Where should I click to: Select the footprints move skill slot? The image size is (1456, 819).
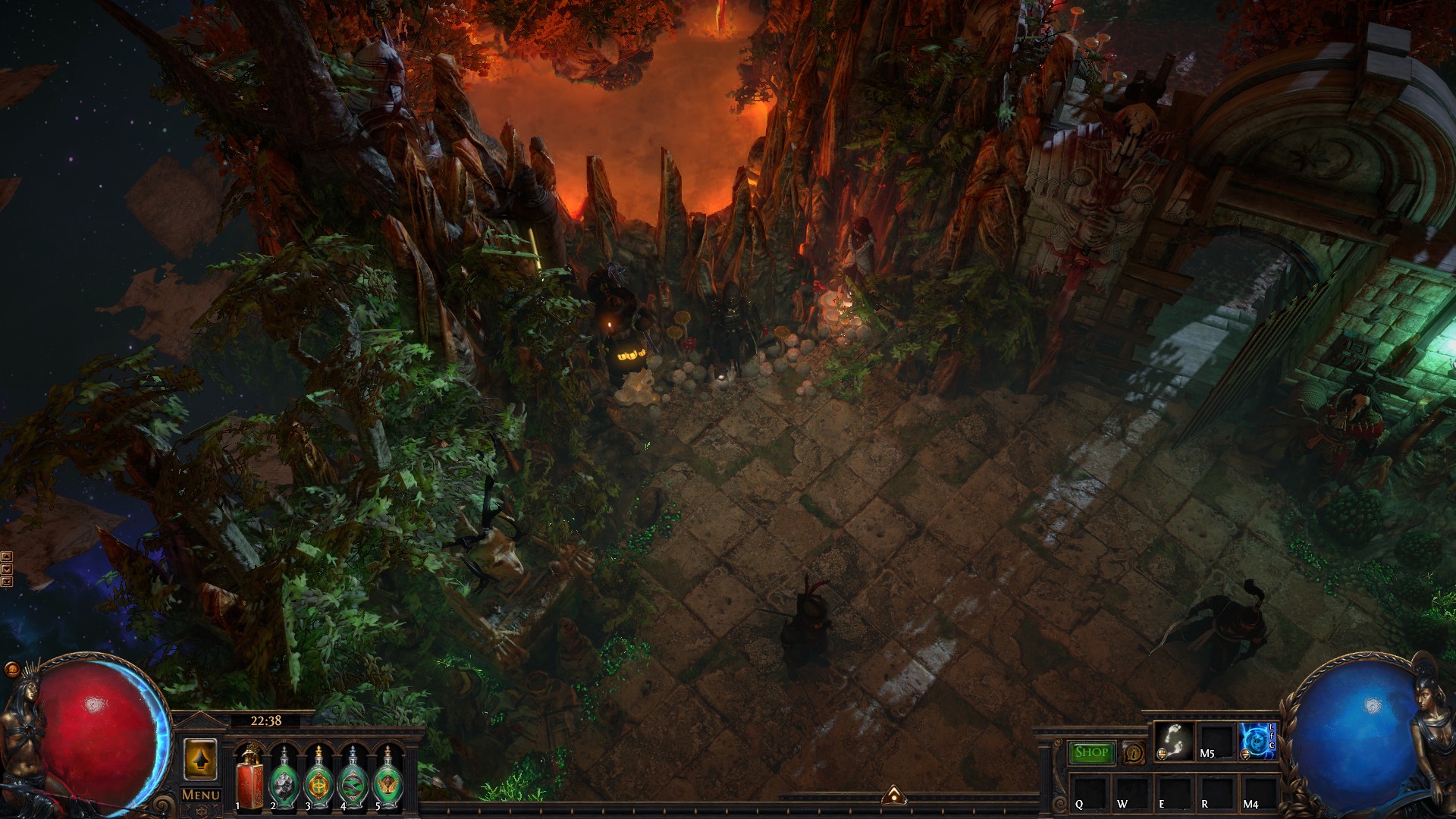[x=1174, y=741]
